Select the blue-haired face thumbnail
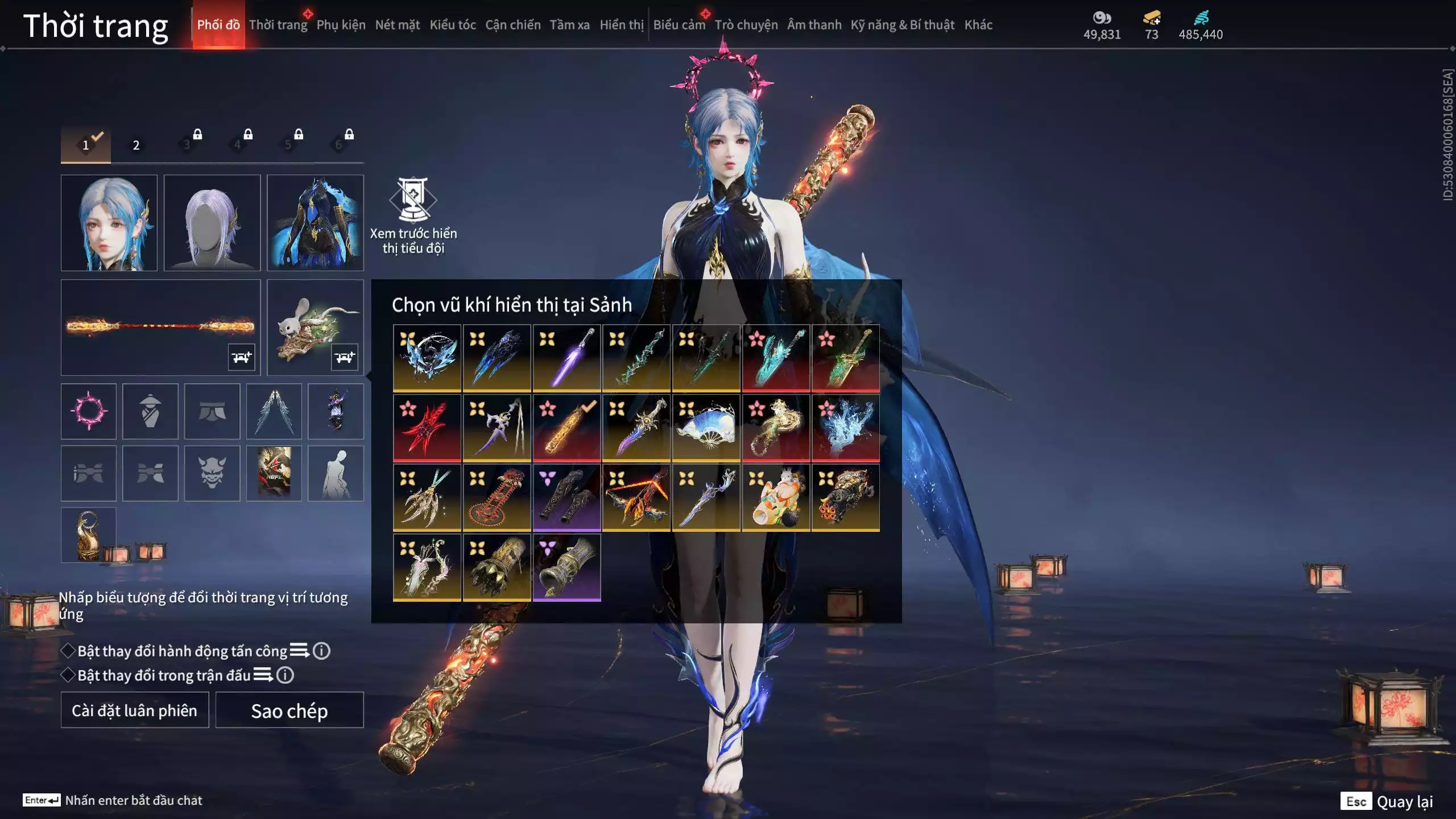Viewport: 1456px width, 819px height. pos(109,222)
